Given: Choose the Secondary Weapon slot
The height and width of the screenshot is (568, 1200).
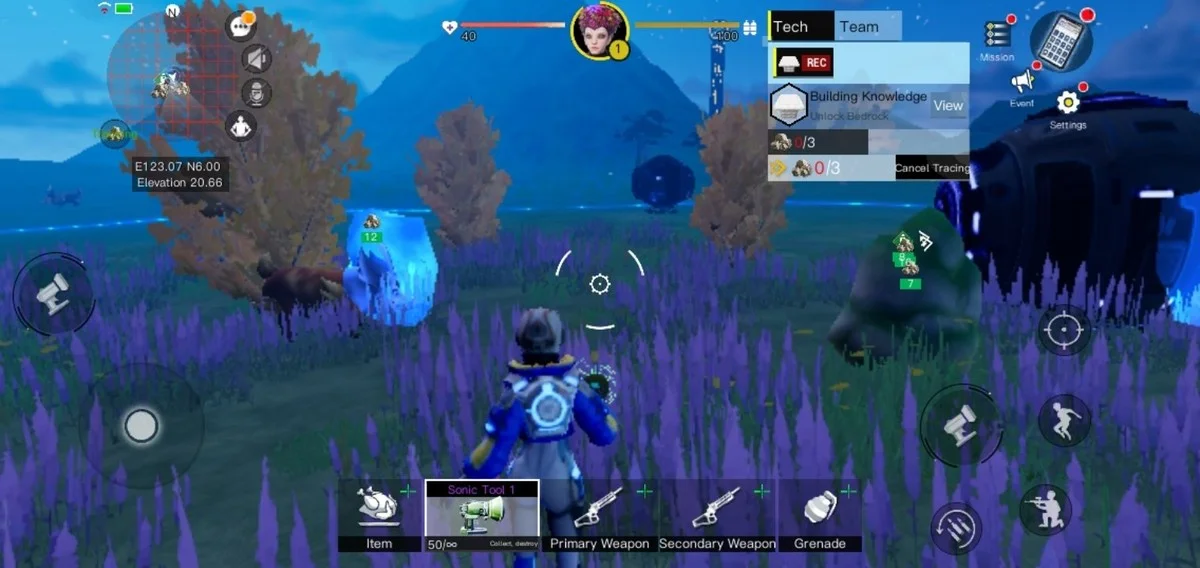Looking at the screenshot, I should click(x=717, y=514).
